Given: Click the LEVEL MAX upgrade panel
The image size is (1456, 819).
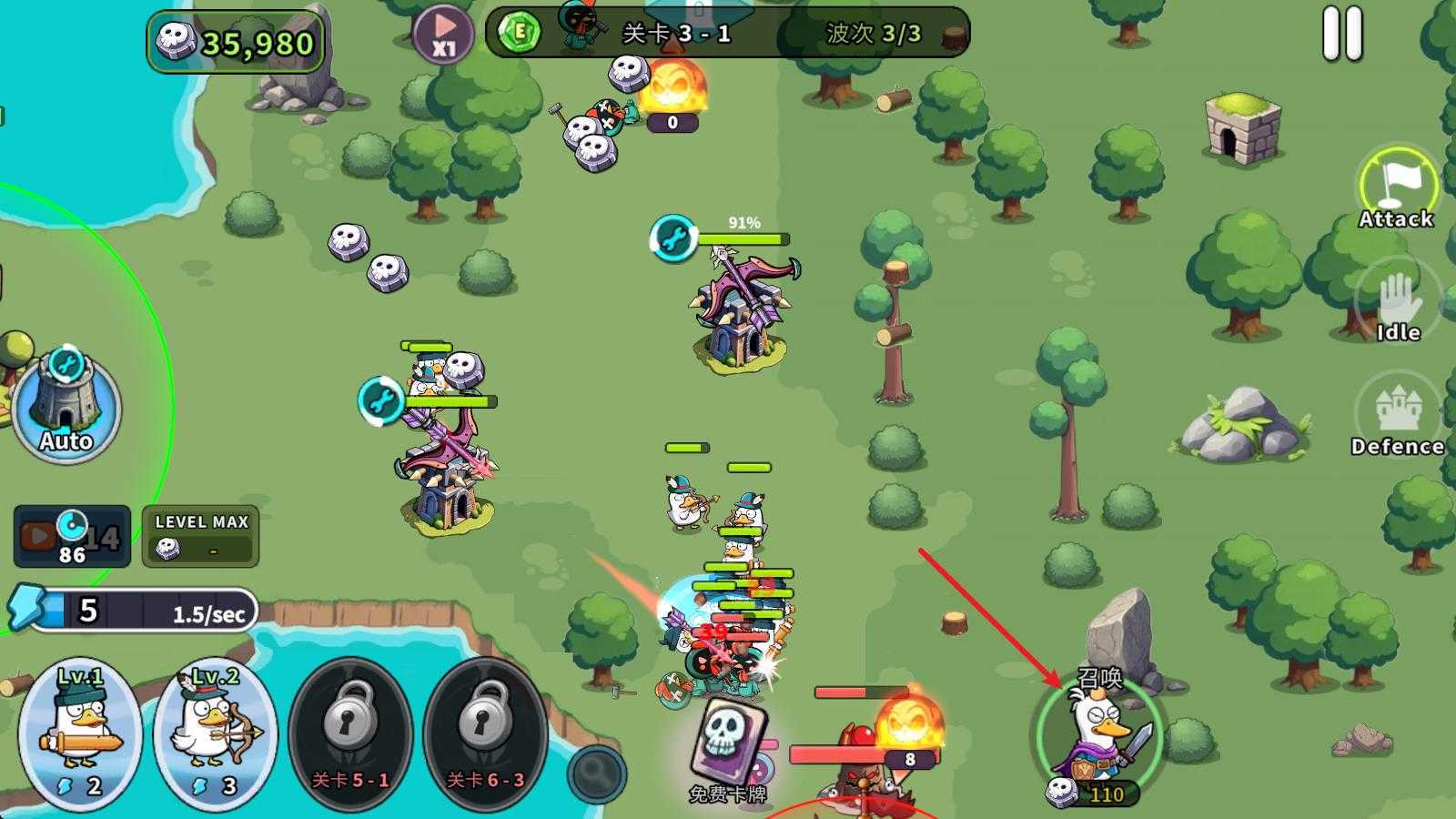Looking at the screenshot, I should pos(200,536).
